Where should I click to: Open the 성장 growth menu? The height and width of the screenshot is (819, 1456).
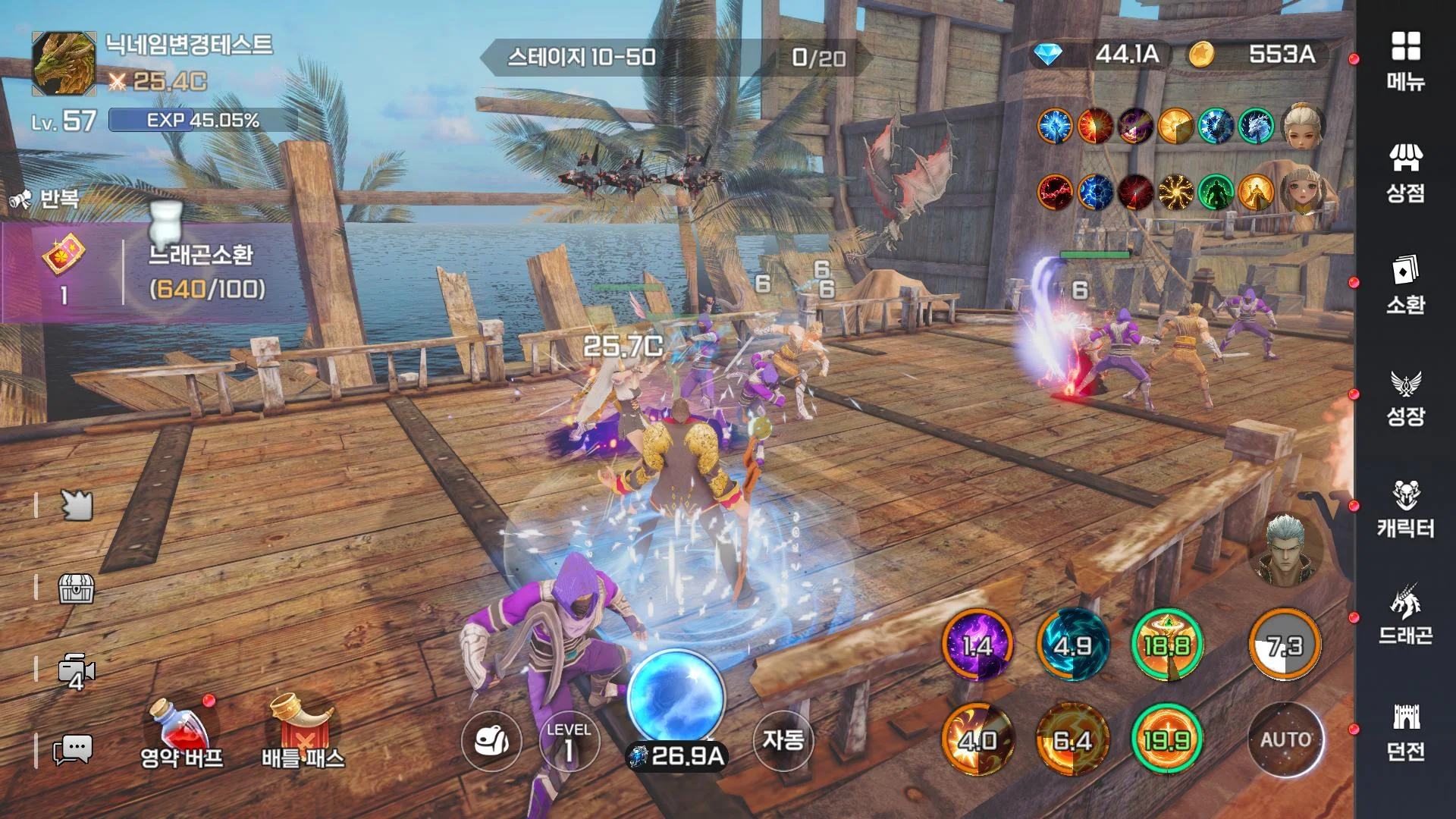[1405, 397]
